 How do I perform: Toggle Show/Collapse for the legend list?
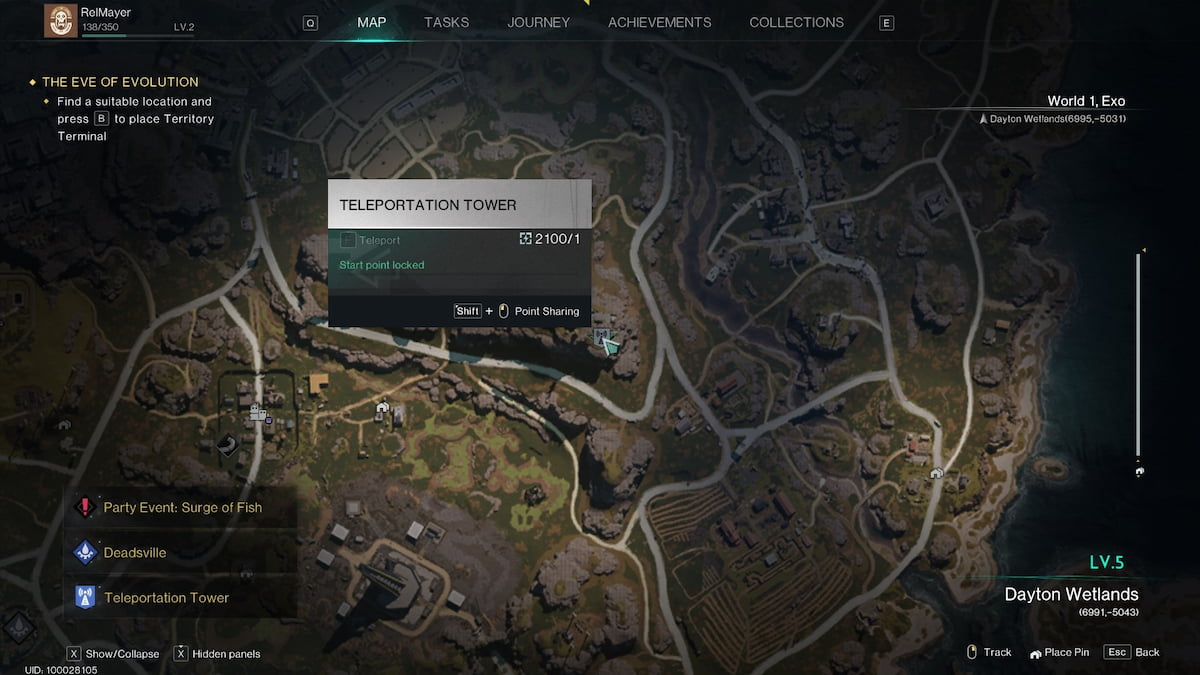click(x=113, y=654)
